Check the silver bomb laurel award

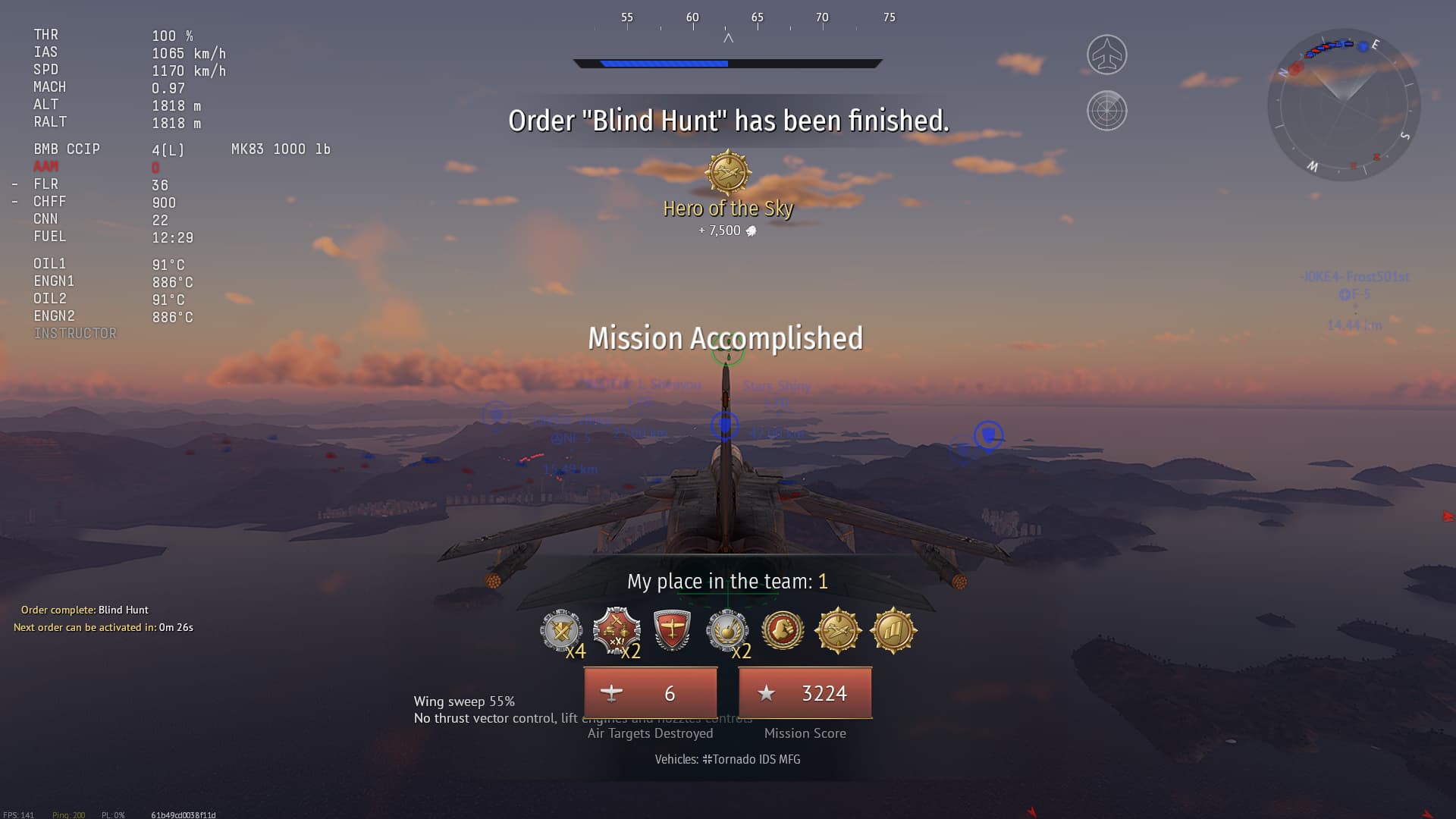(727, 630)
